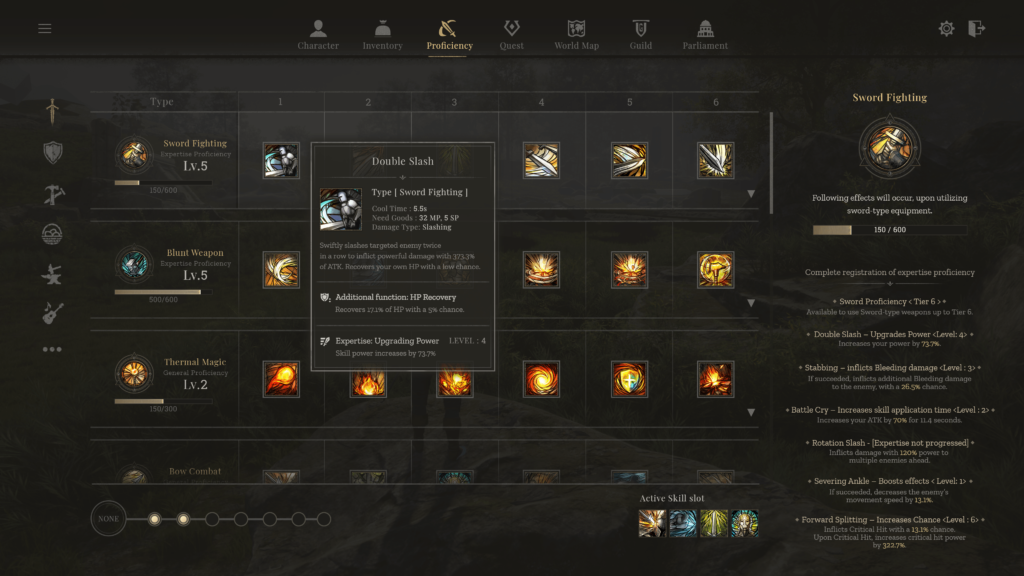
Task: Choose the shield category in sidebar
Action: coord(53,152)
